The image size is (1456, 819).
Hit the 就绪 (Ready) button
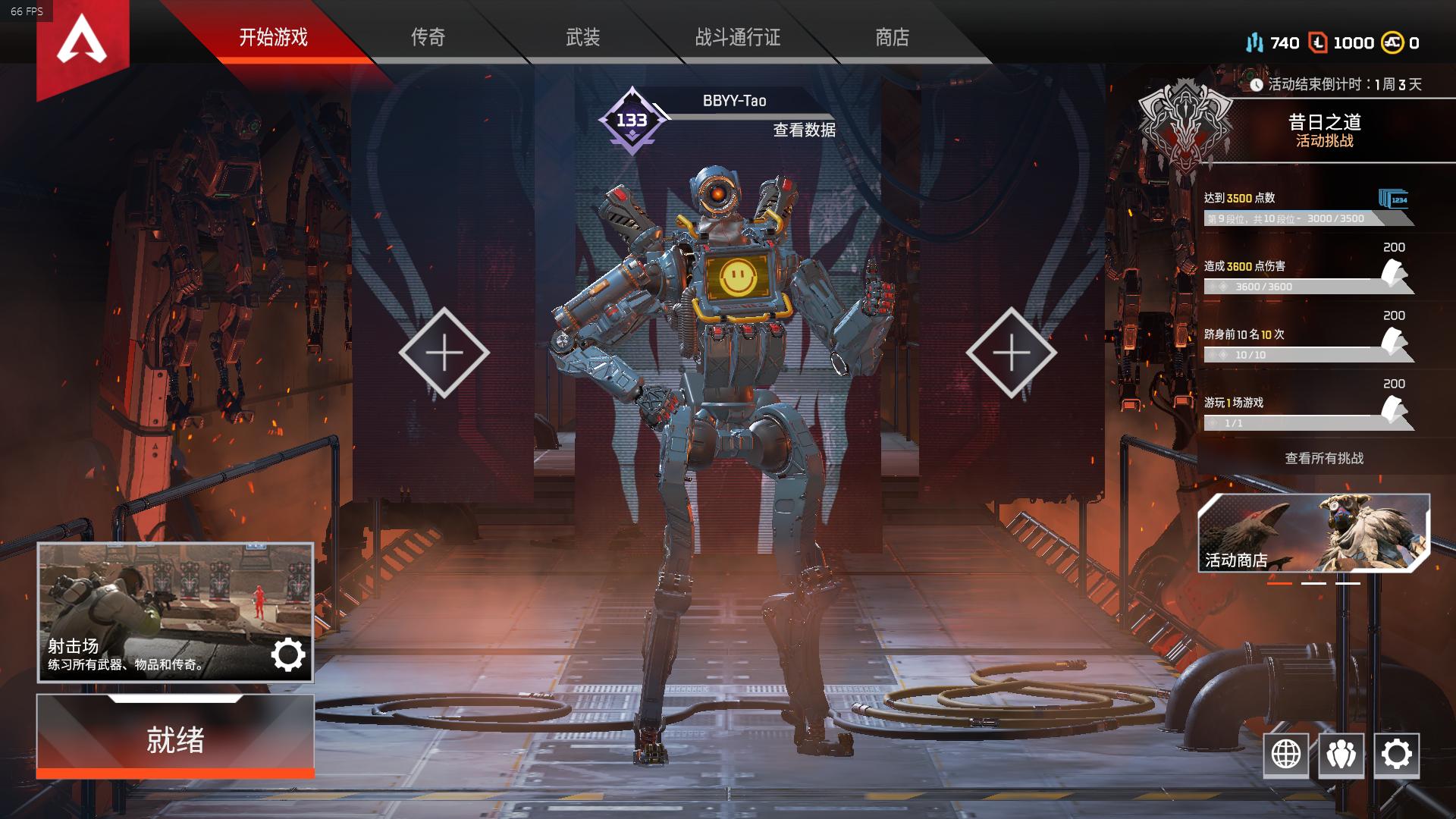click(x=175, y=739)
